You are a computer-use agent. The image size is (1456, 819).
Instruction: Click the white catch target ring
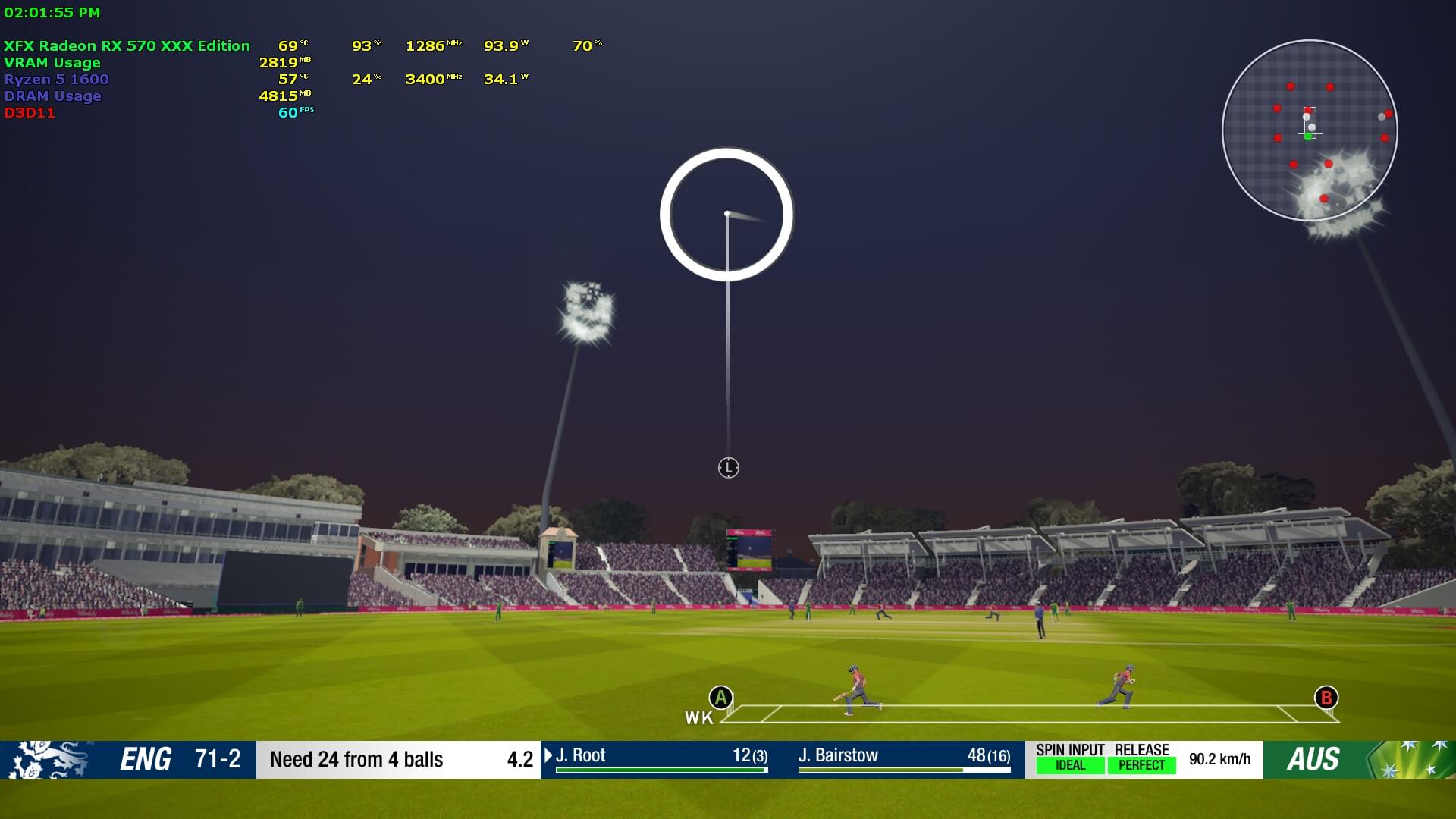[726, 215]
